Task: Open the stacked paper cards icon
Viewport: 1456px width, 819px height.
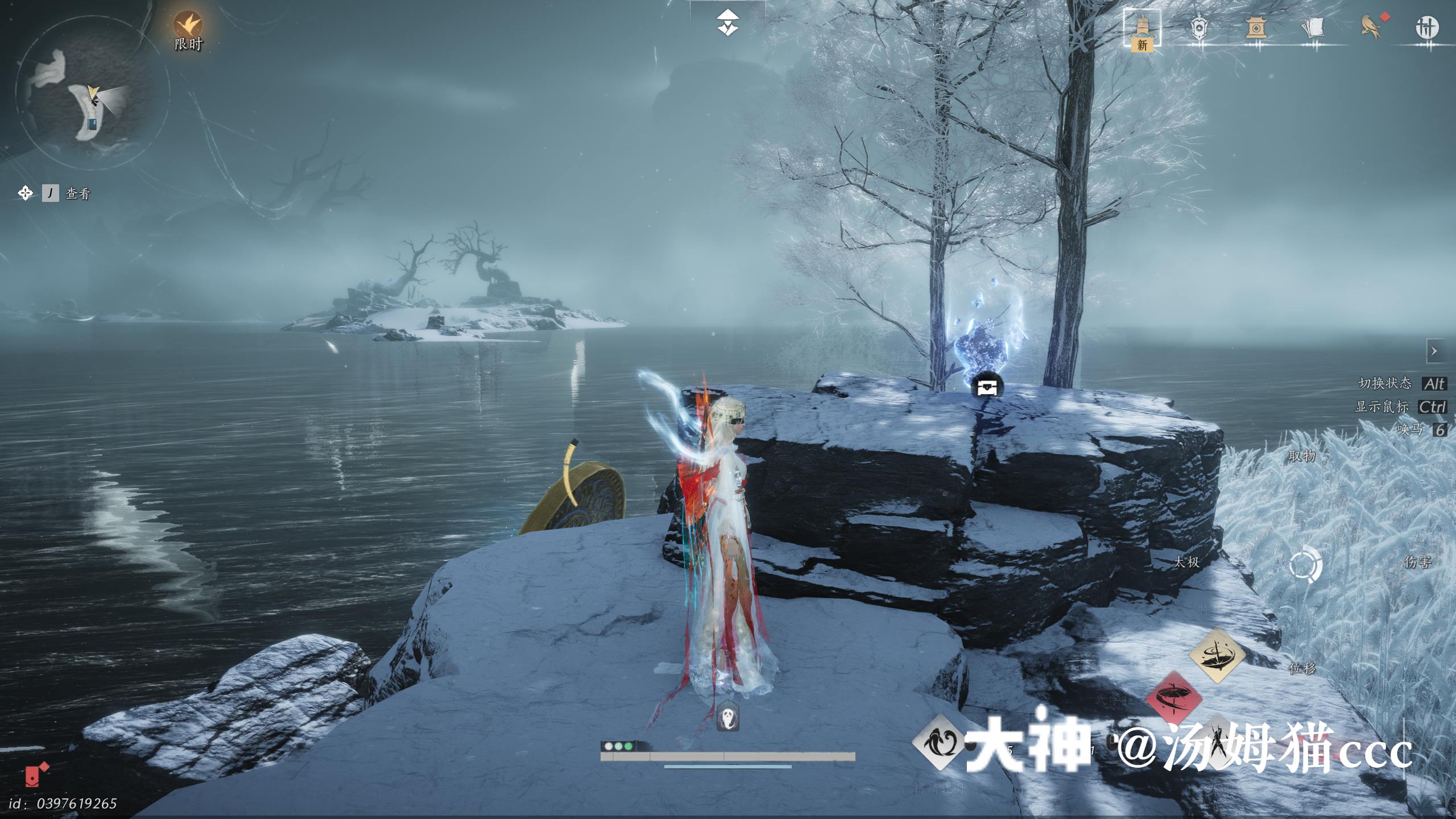Action: pos(1313,27)
